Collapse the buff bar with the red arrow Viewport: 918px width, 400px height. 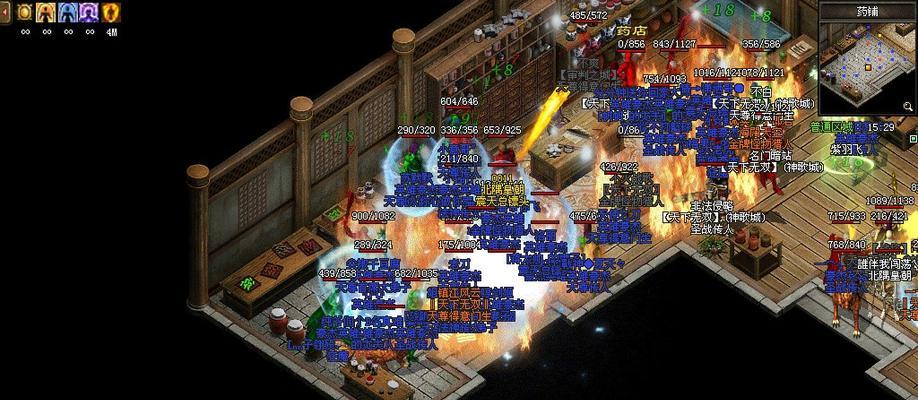pyautogui.click(x=6, y=13)
